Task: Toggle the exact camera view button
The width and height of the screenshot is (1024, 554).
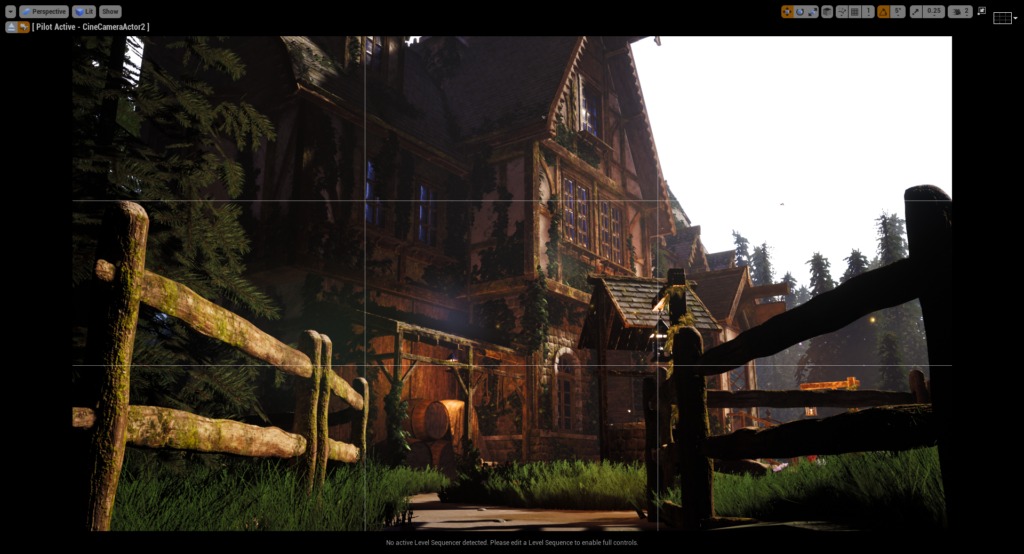Action: pyautogui.click(x=23, y=27)
